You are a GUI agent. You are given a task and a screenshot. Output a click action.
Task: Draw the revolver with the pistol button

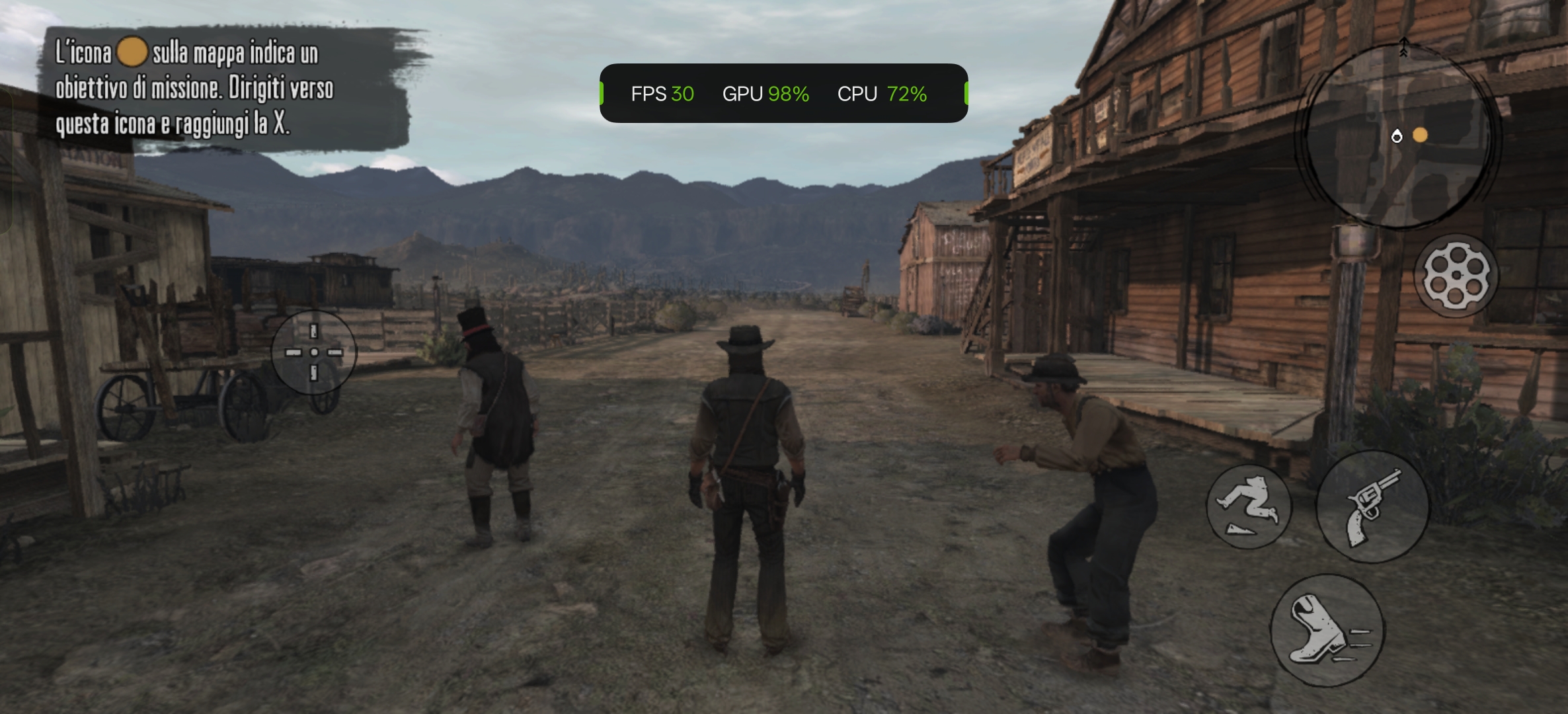[x=1372, y=507]
